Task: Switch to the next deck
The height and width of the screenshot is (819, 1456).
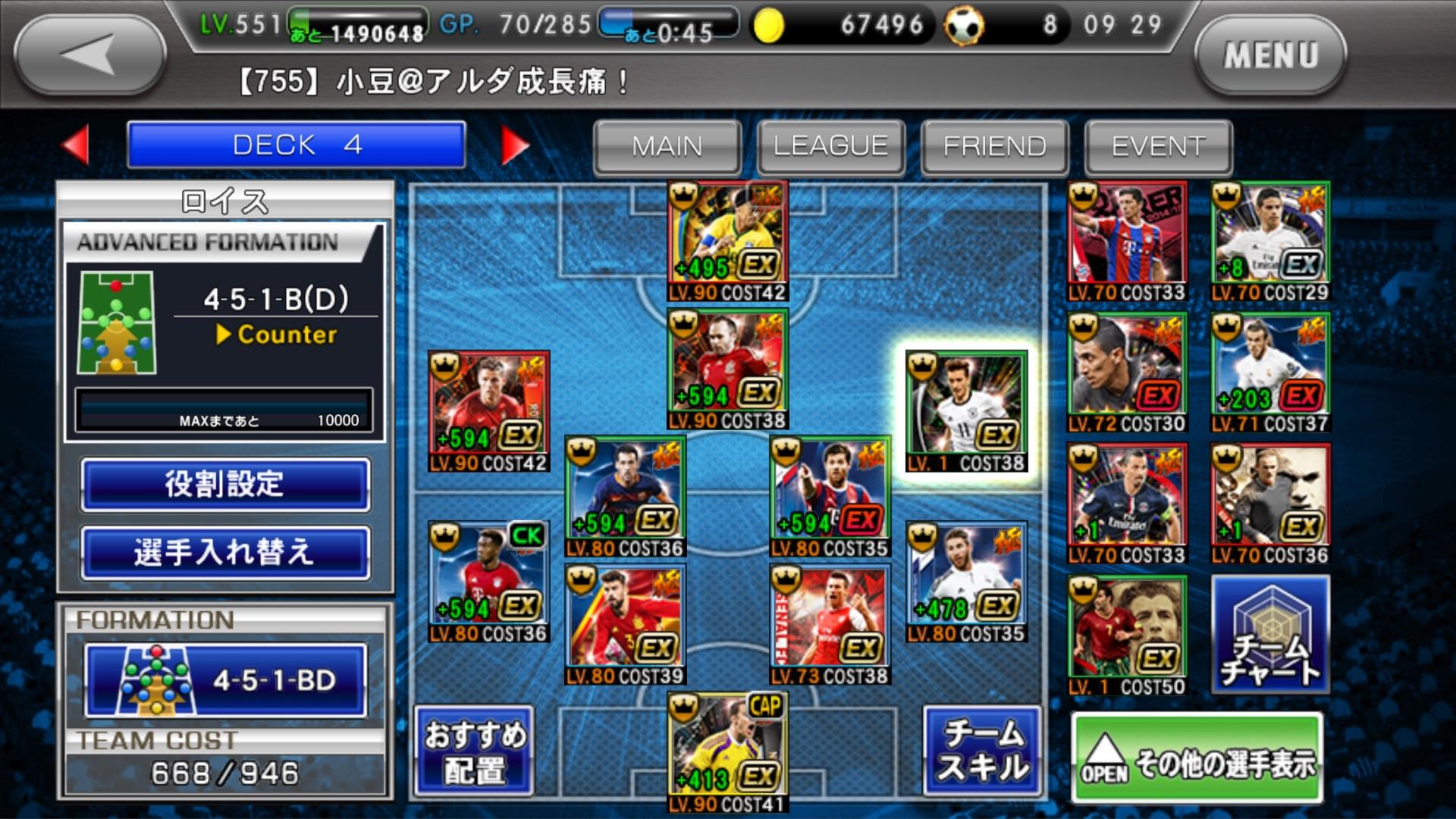Action: [515, 144]
